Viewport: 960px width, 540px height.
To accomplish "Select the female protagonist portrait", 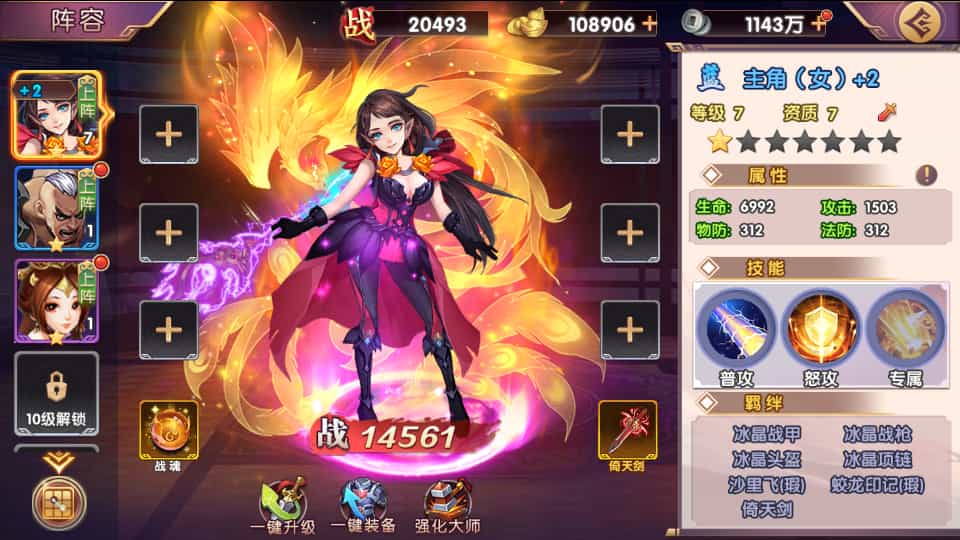I will [56, 115].
